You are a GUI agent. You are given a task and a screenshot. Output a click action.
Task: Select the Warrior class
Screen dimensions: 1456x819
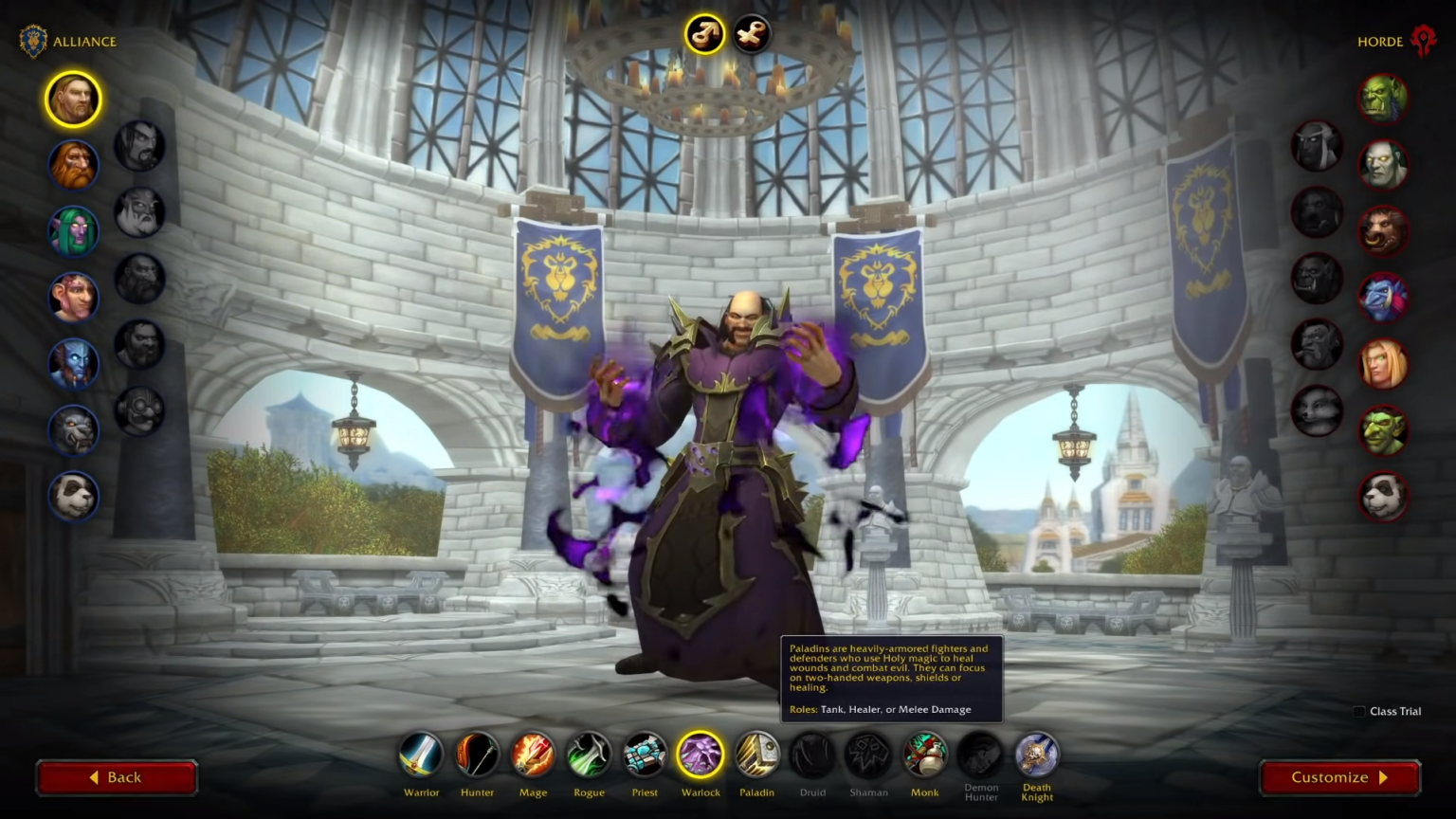pos(421,755)
